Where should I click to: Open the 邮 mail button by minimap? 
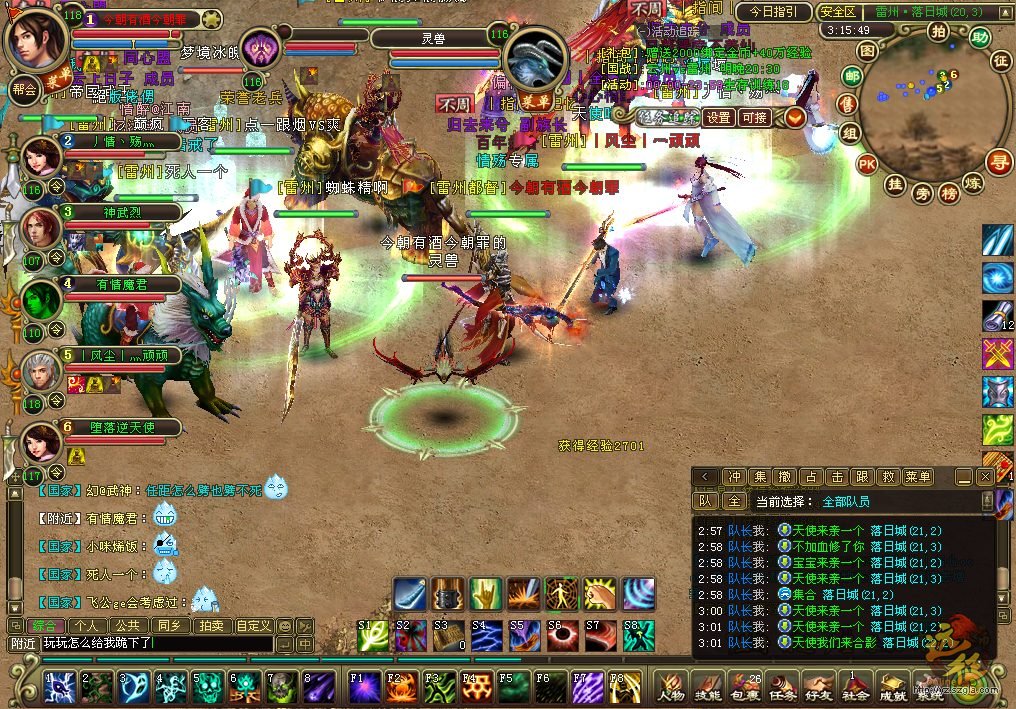pyautogui.click(x=852, y=76)
